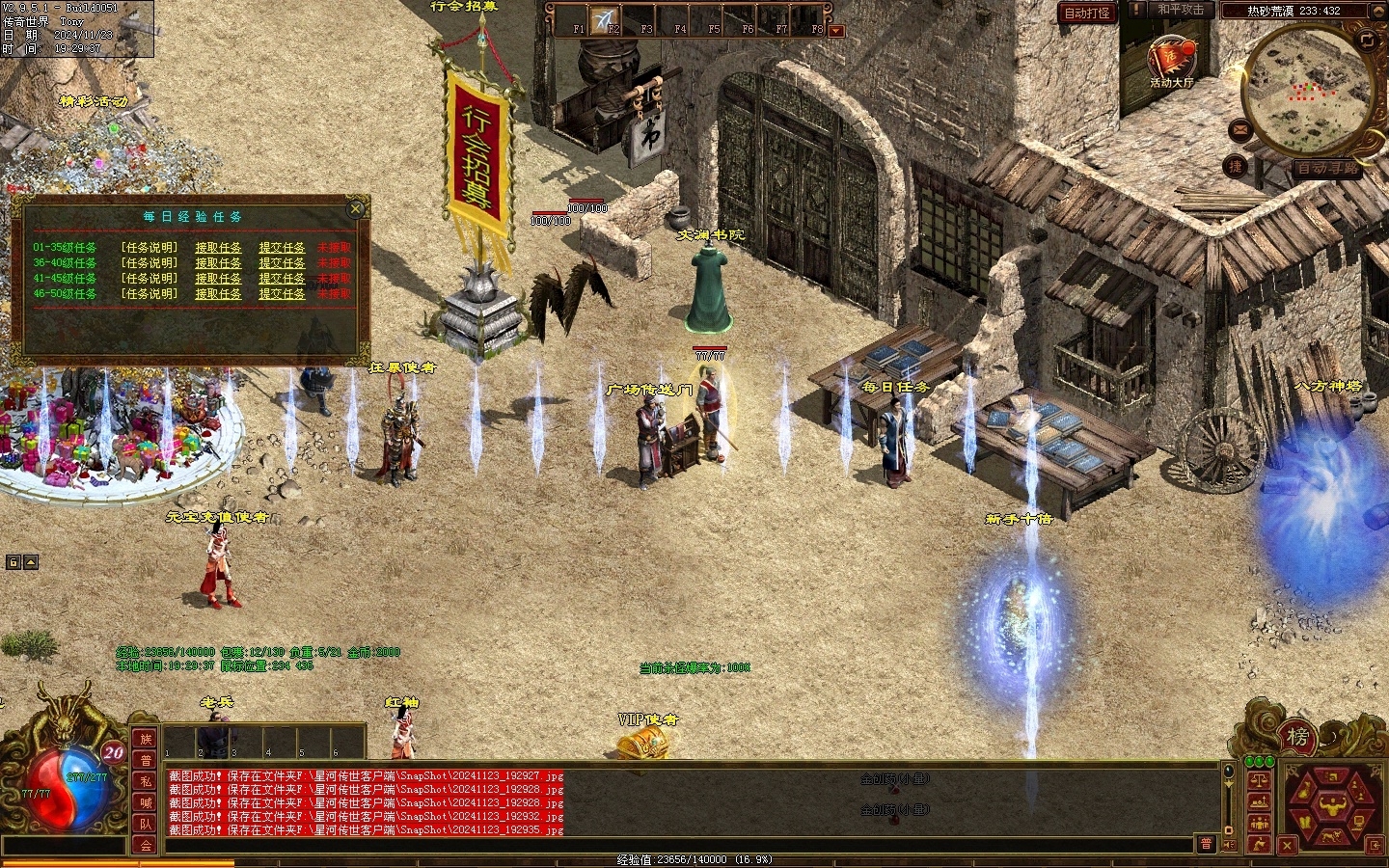1389x868 pixels.
Task: Open the group panel with three figures
Action: 1259,824
